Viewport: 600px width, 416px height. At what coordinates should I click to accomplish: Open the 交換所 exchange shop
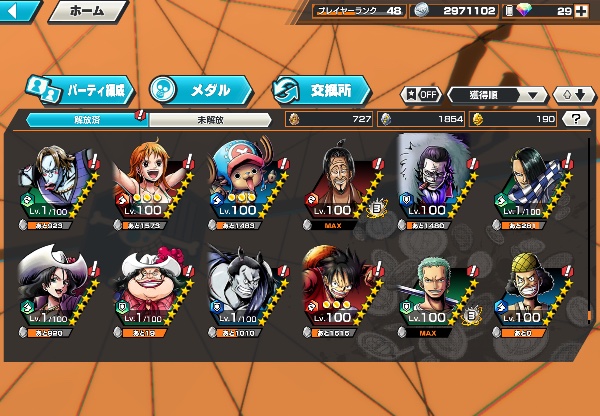[320, 89]
